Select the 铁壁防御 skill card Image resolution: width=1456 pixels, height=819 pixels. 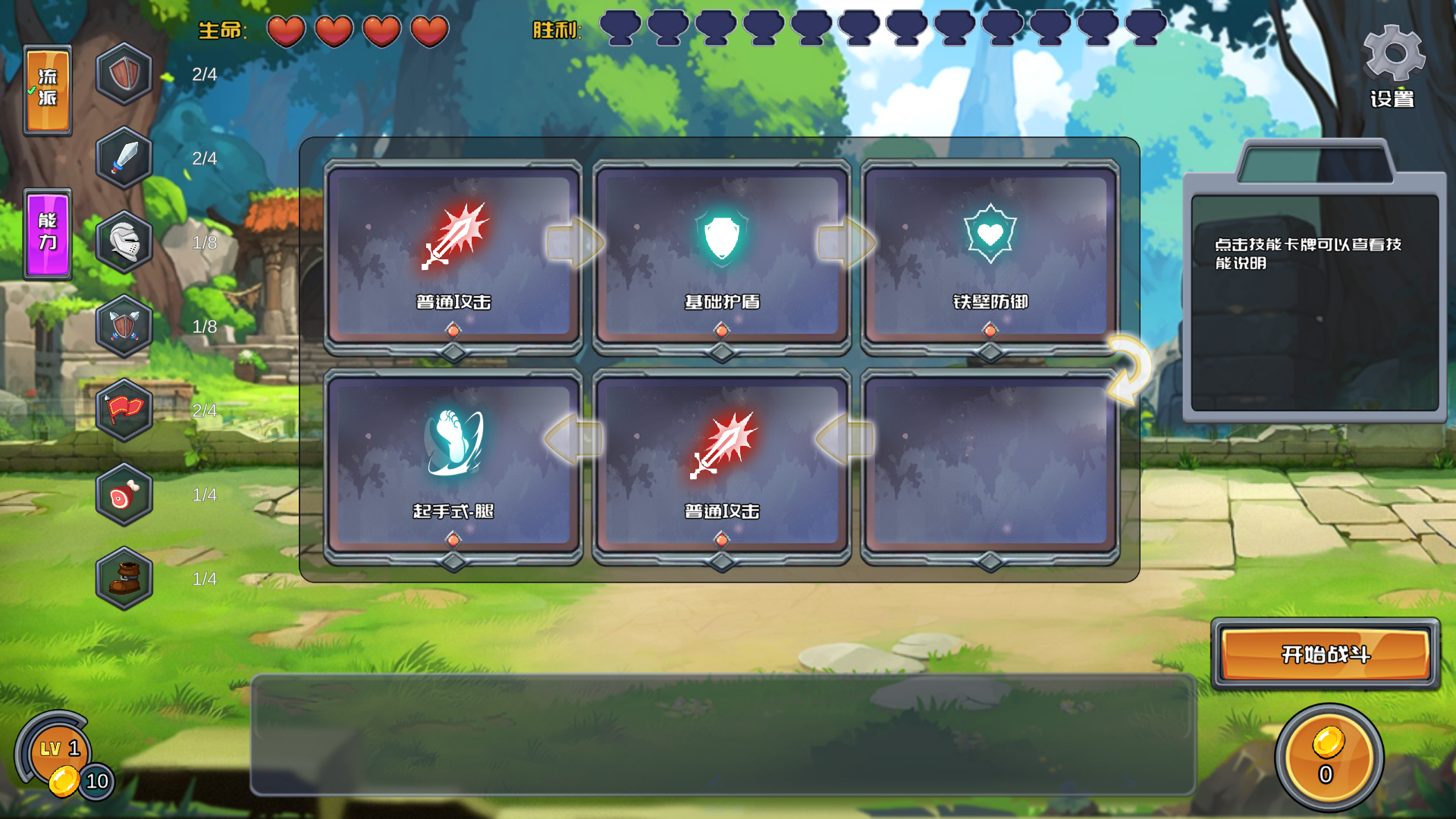click(990, 258)
